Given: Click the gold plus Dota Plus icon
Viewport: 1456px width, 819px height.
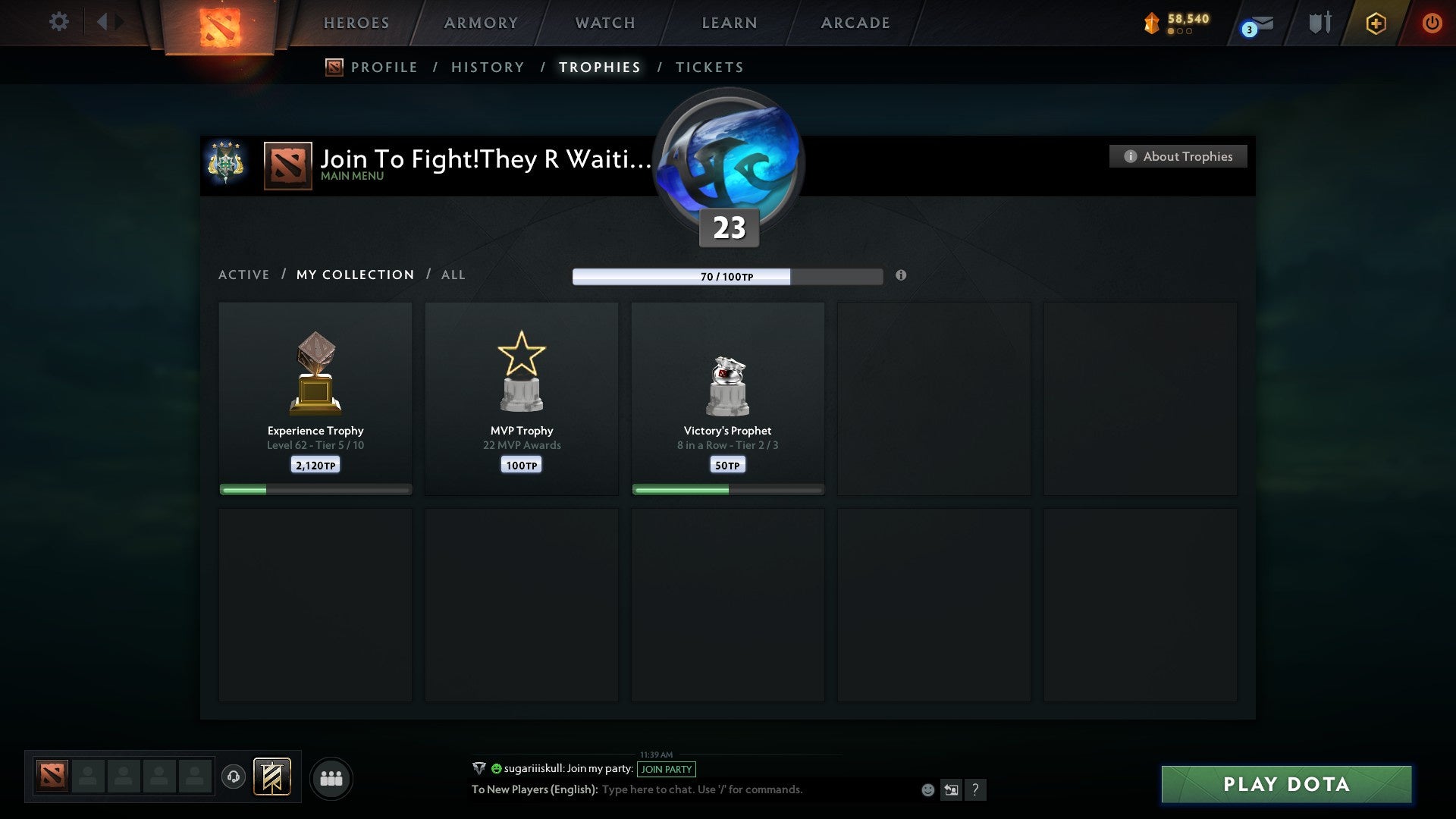Looking at the screenshot, I should tap(1376, 24).
